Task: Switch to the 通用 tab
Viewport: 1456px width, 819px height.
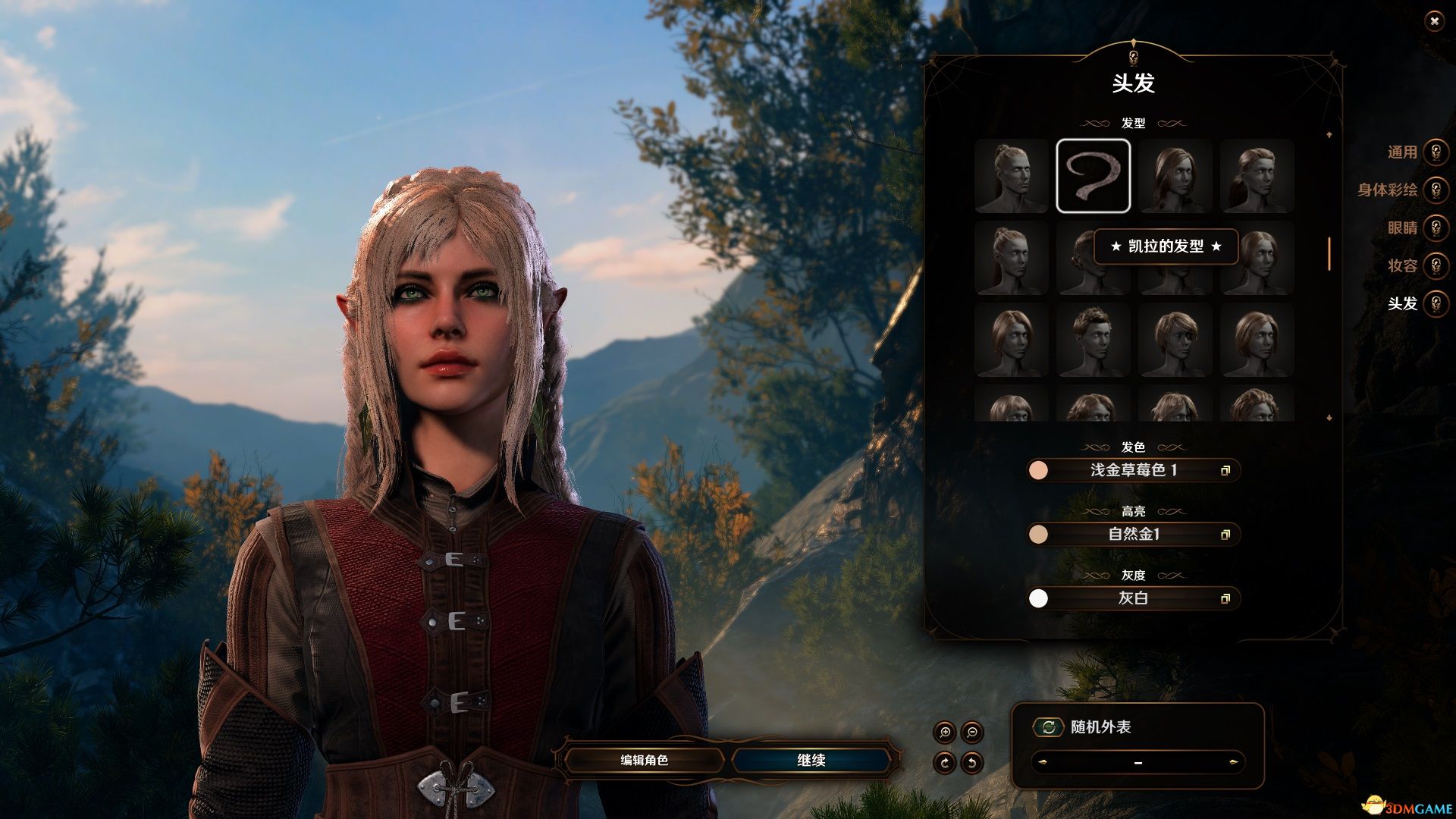Action: [x=1436, y=152]
